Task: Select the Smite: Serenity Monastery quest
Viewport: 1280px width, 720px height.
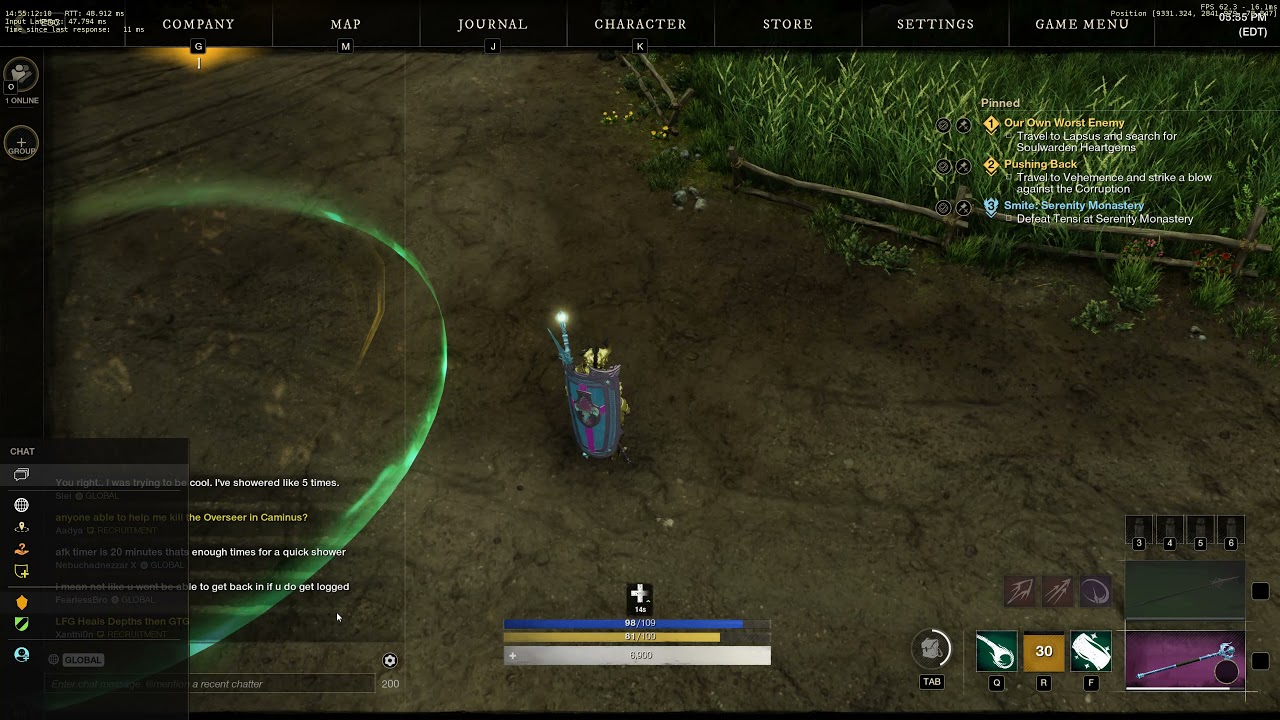Action: pyautogui.click(x=1073, y=205)
